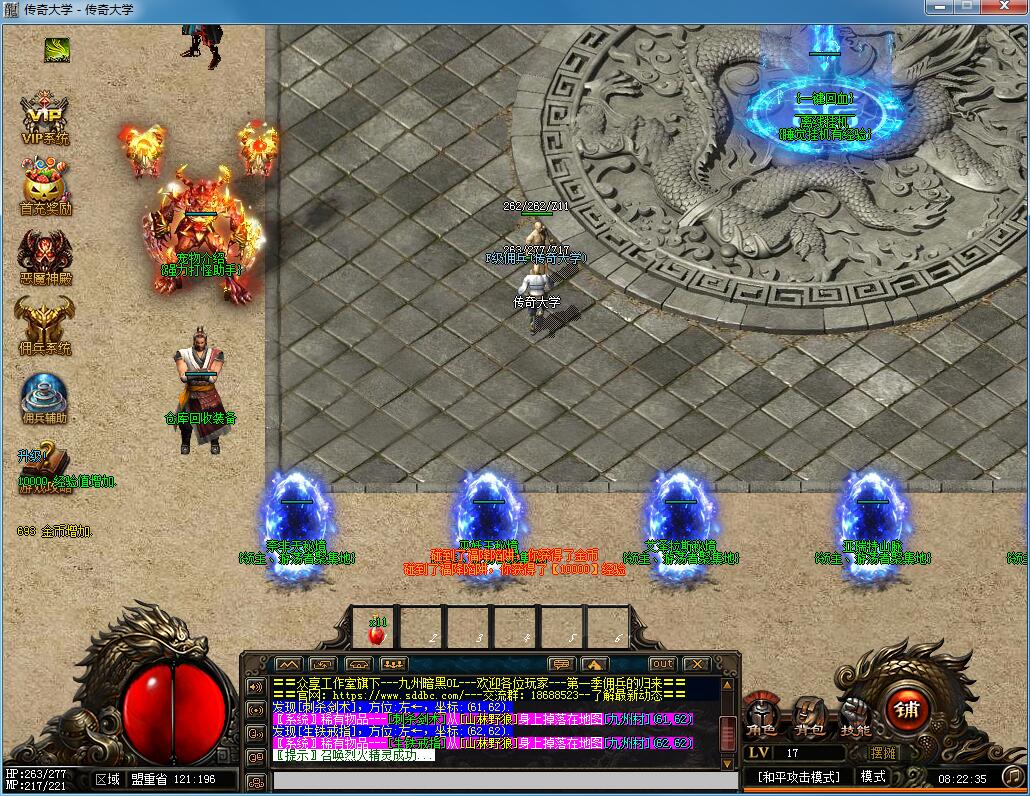
Task: Click the red 铺 shop button
Action: [908, 710]
